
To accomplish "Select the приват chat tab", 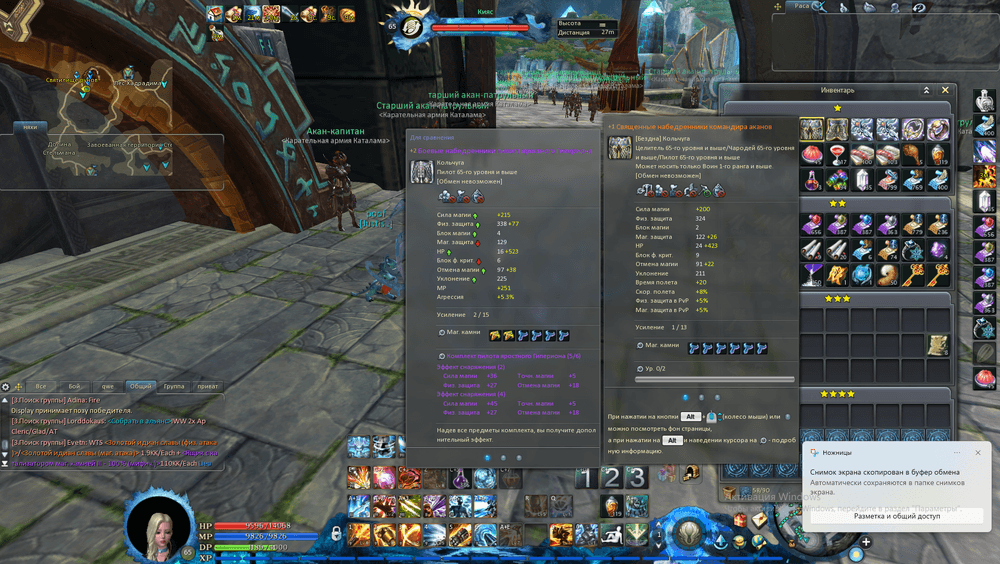I will pyautogui.click(x=207, y=386).
